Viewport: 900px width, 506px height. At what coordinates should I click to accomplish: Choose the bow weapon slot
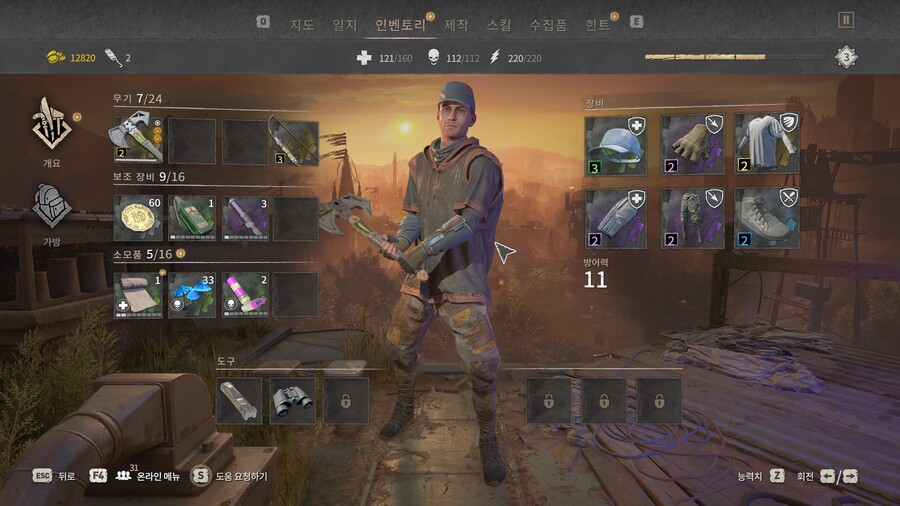[x=294, y=141]
